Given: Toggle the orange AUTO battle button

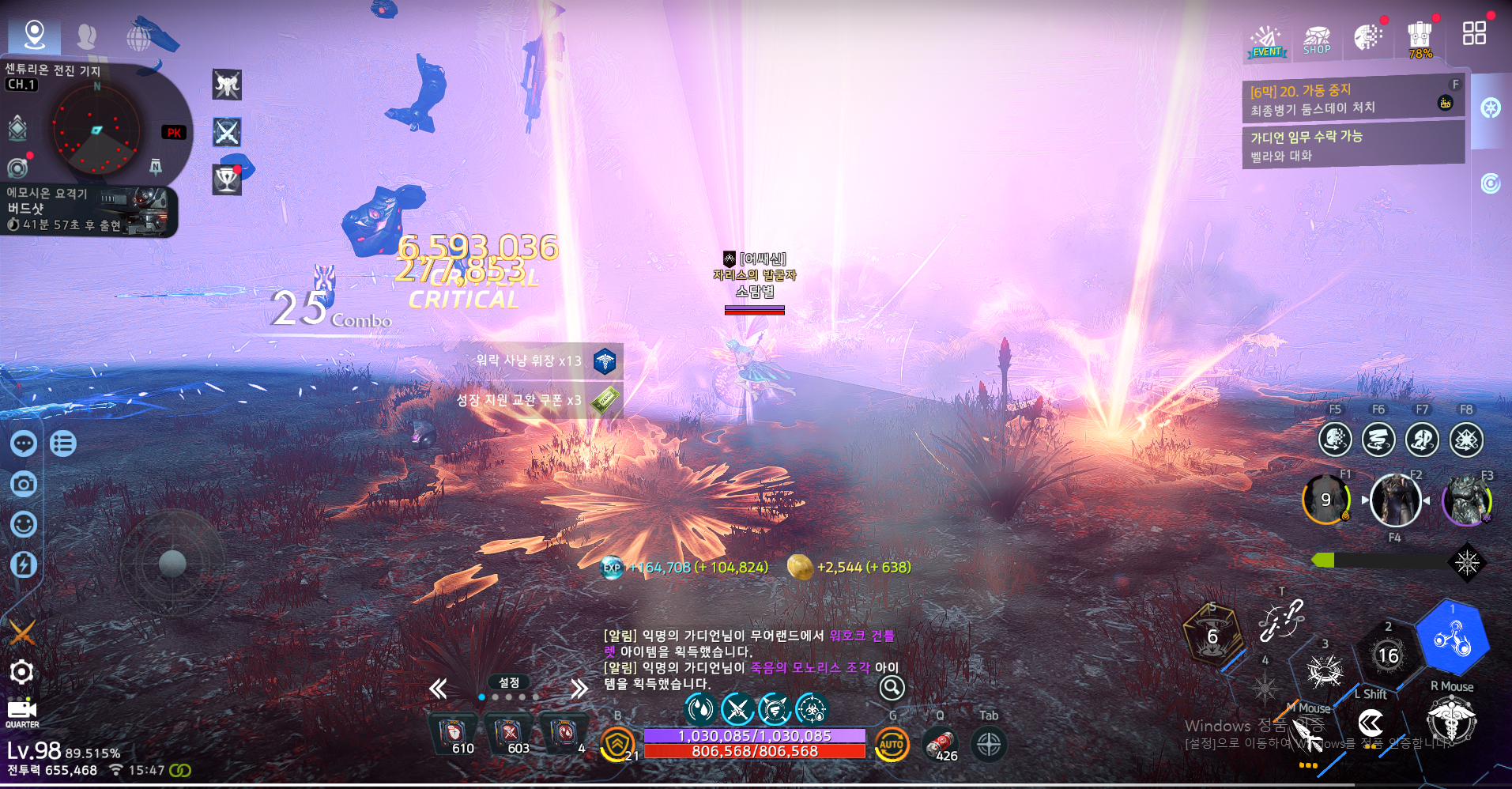Looking at the screenshot, I should click(x=892, y=744).
